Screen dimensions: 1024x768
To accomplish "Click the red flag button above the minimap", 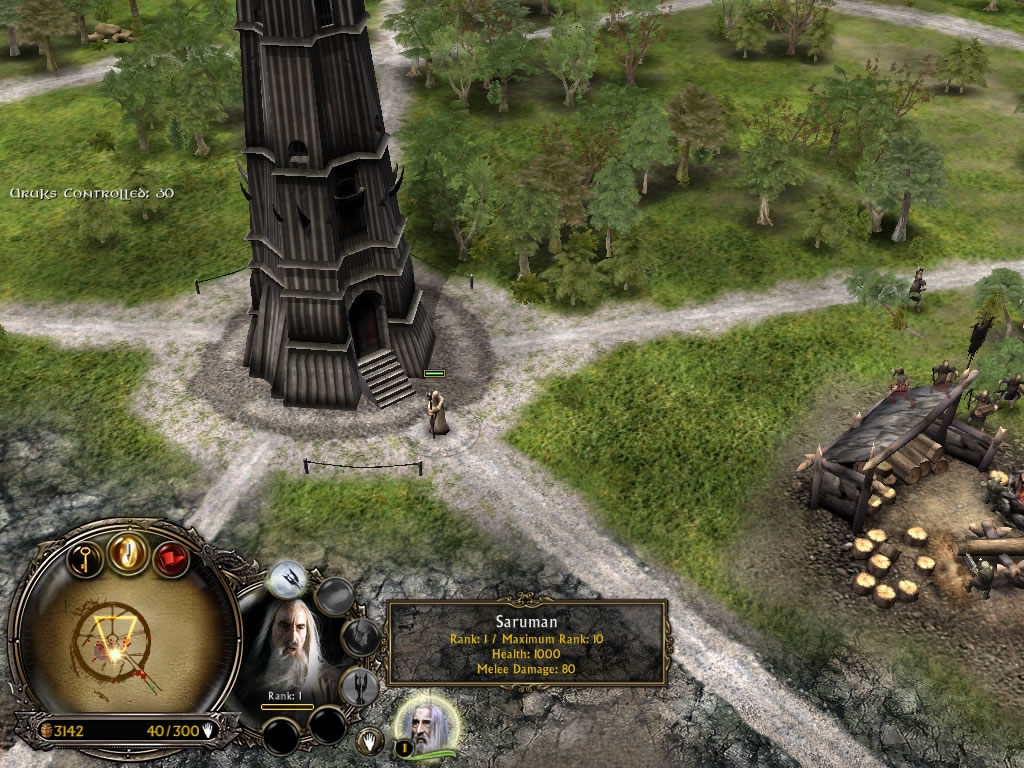I will pyautogui.click(x=171, y=556).
